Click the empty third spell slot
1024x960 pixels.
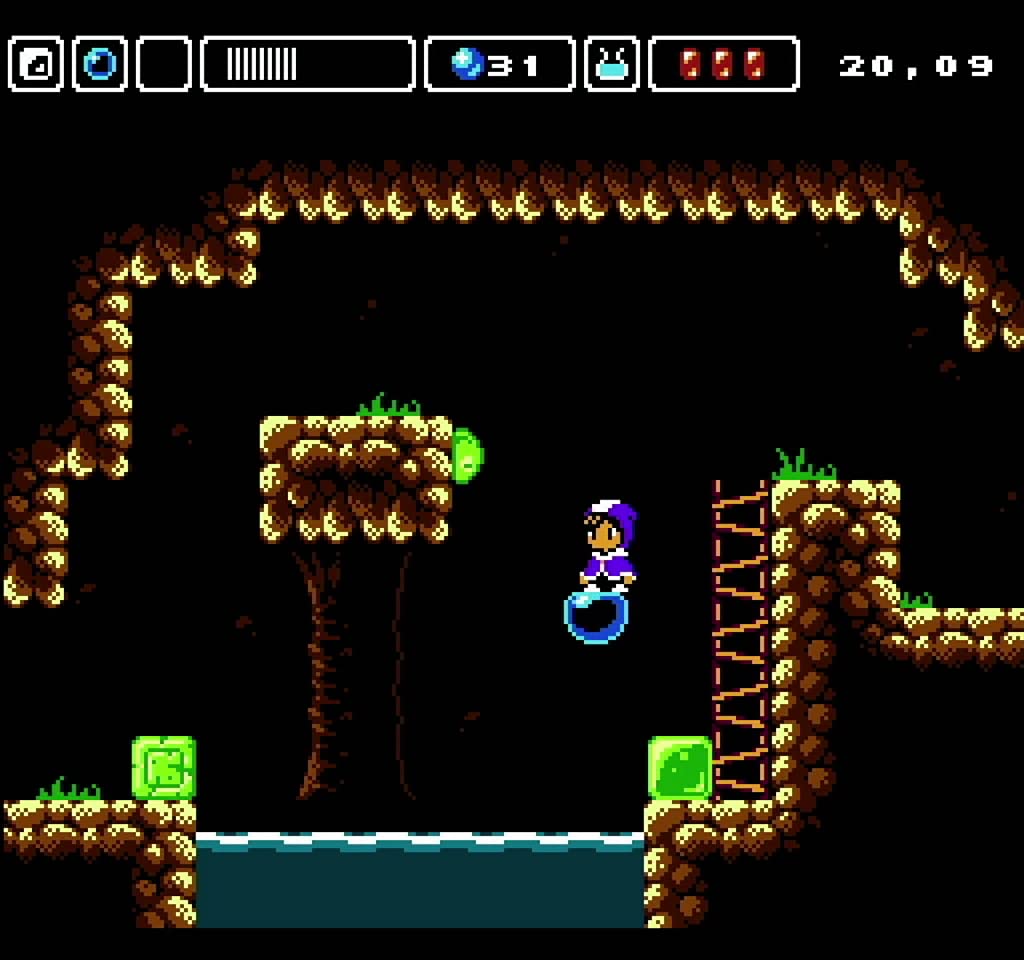(x=164, y=65)
